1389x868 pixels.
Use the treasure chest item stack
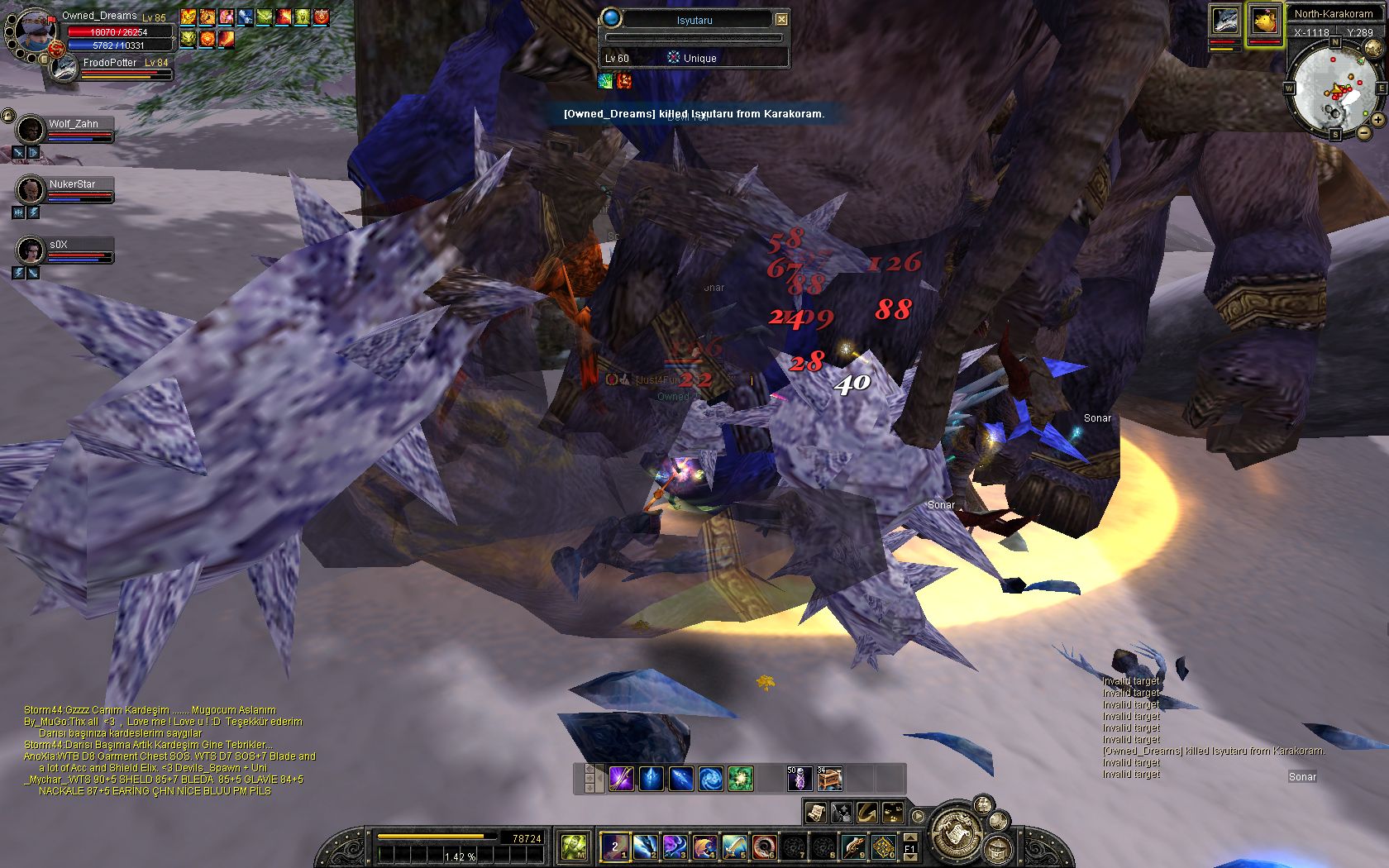[x=829, y=779]
